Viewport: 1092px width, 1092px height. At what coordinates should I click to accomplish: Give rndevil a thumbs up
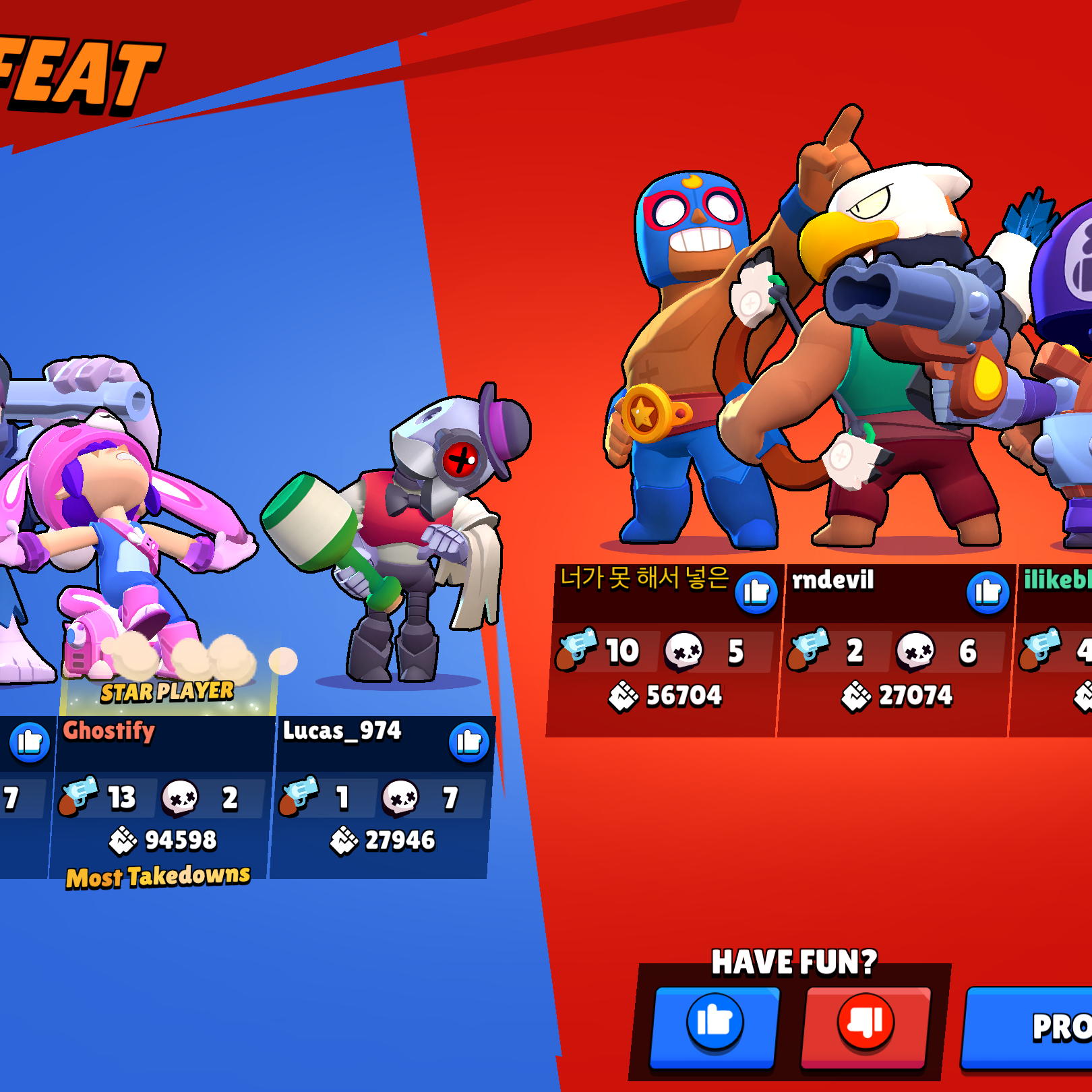(x=988, y=593)
